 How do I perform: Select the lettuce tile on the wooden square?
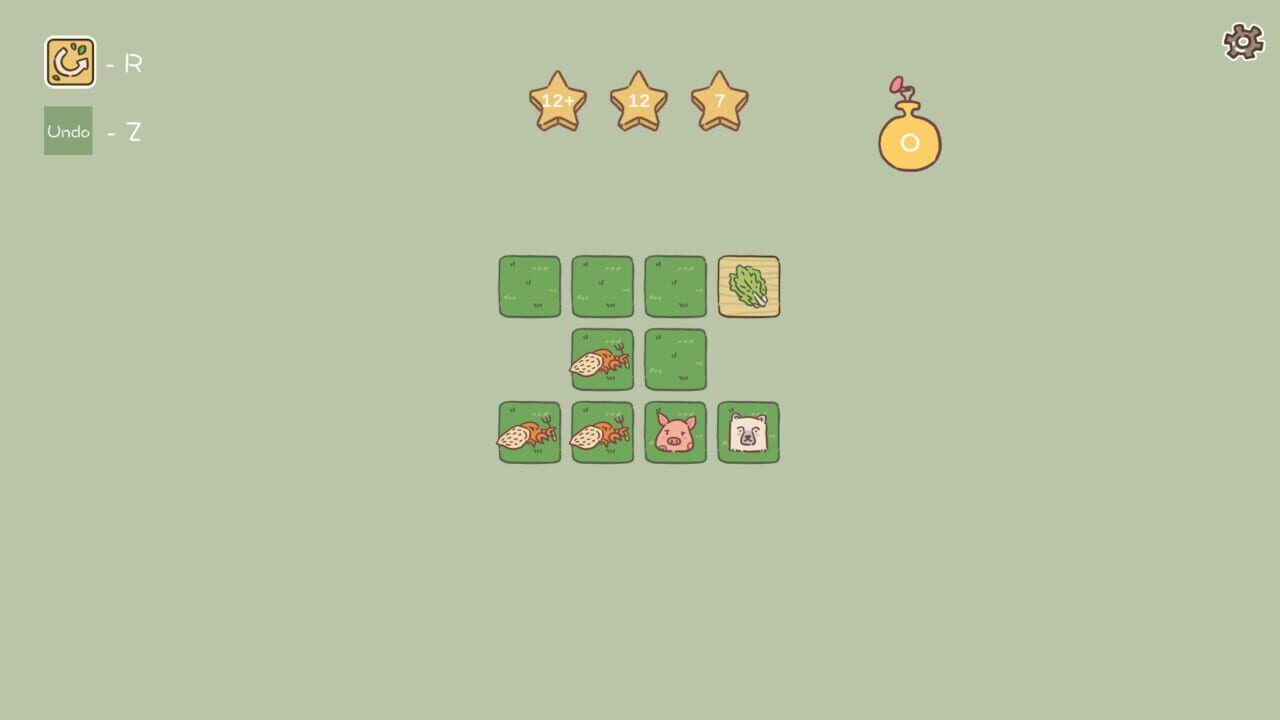pyautogui.click(x=748, y=286)
